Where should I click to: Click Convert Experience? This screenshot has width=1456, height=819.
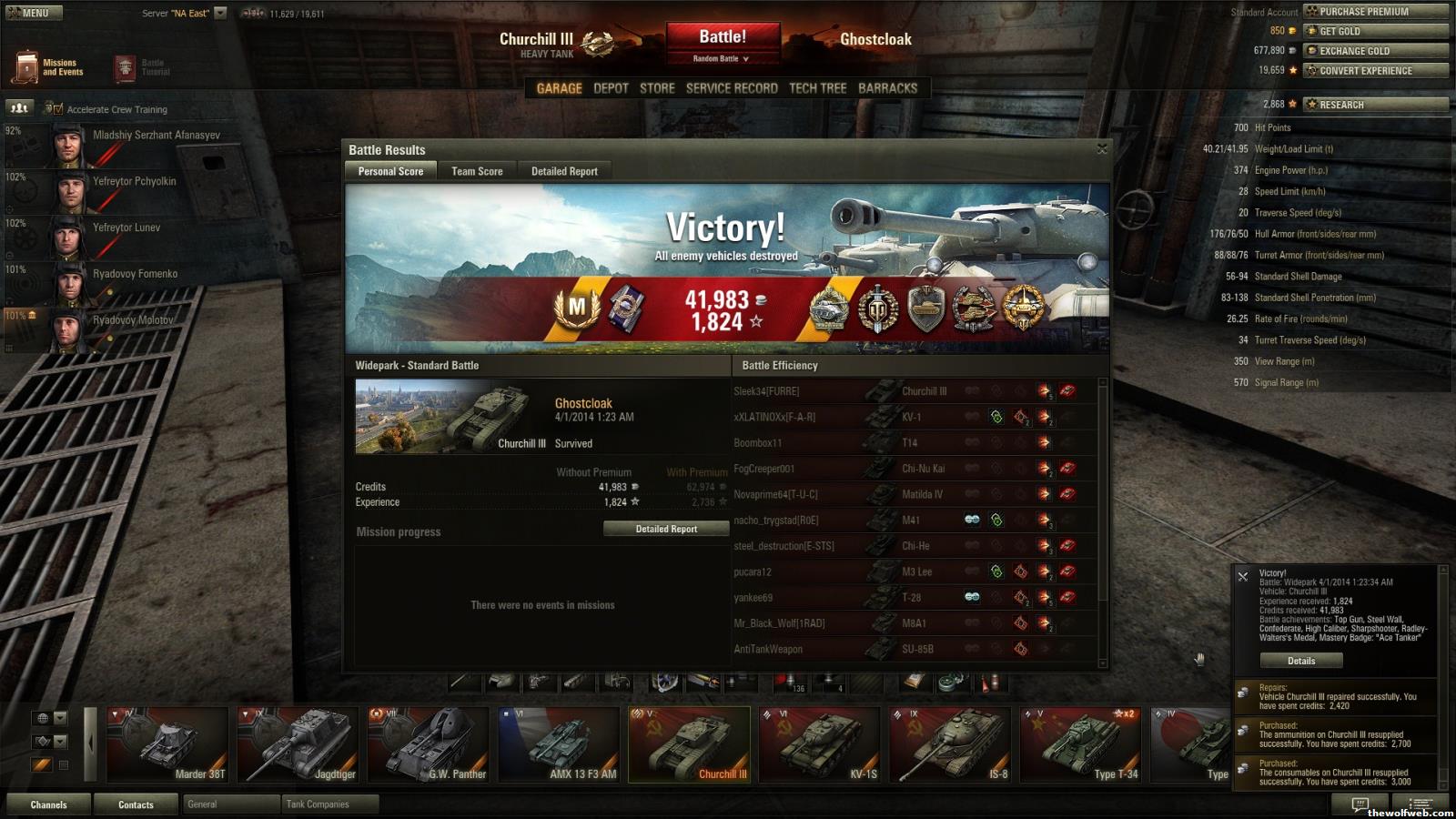[1374, 70]
